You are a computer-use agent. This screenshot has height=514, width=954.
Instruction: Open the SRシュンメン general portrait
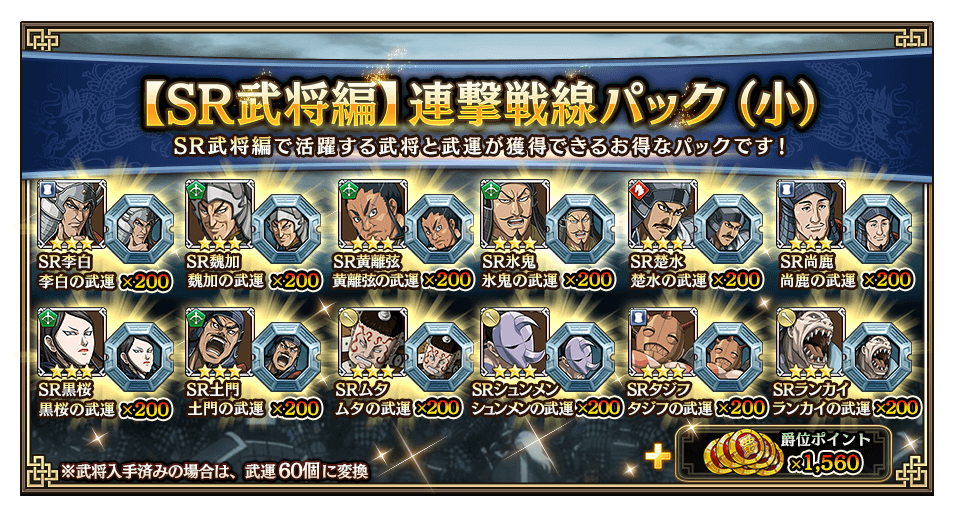click(x=513, y=342)
